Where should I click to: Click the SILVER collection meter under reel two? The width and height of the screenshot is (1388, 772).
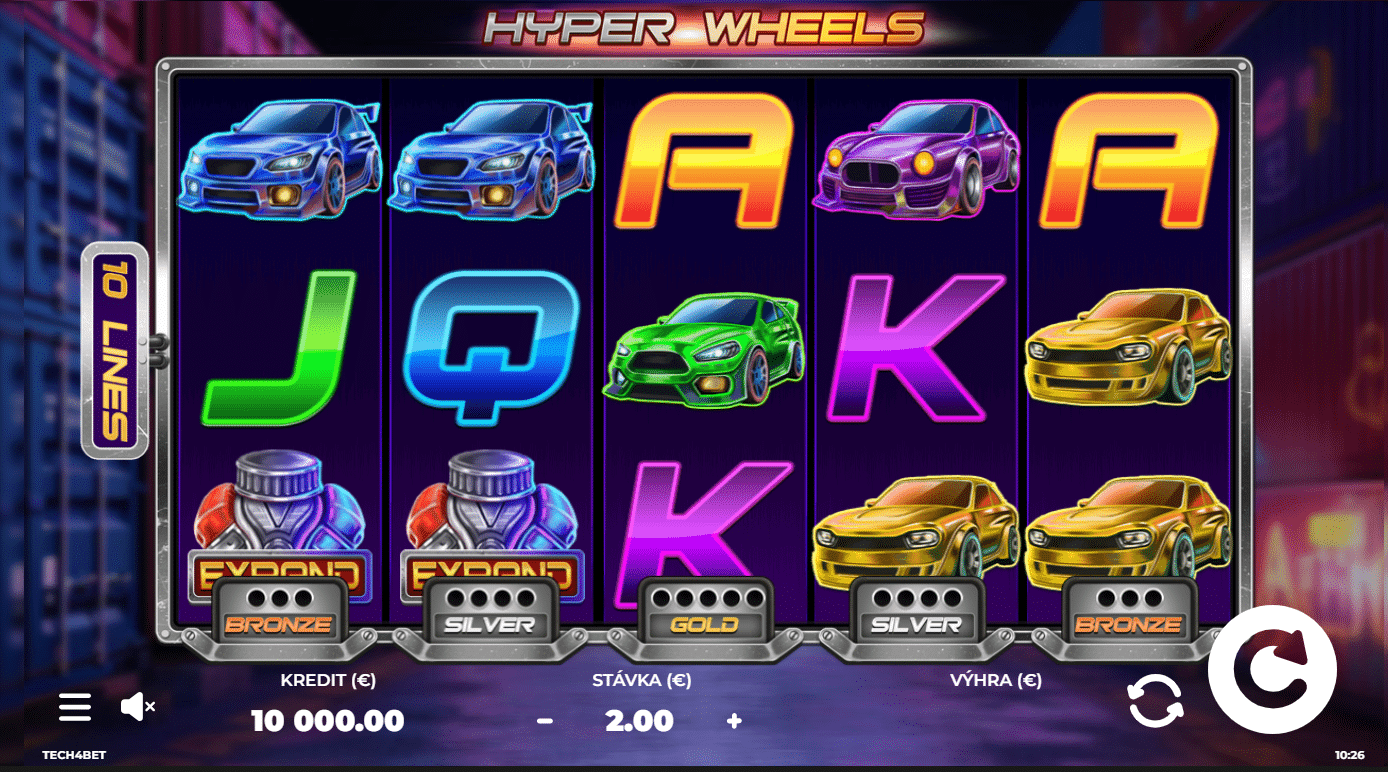click(489, 608)
